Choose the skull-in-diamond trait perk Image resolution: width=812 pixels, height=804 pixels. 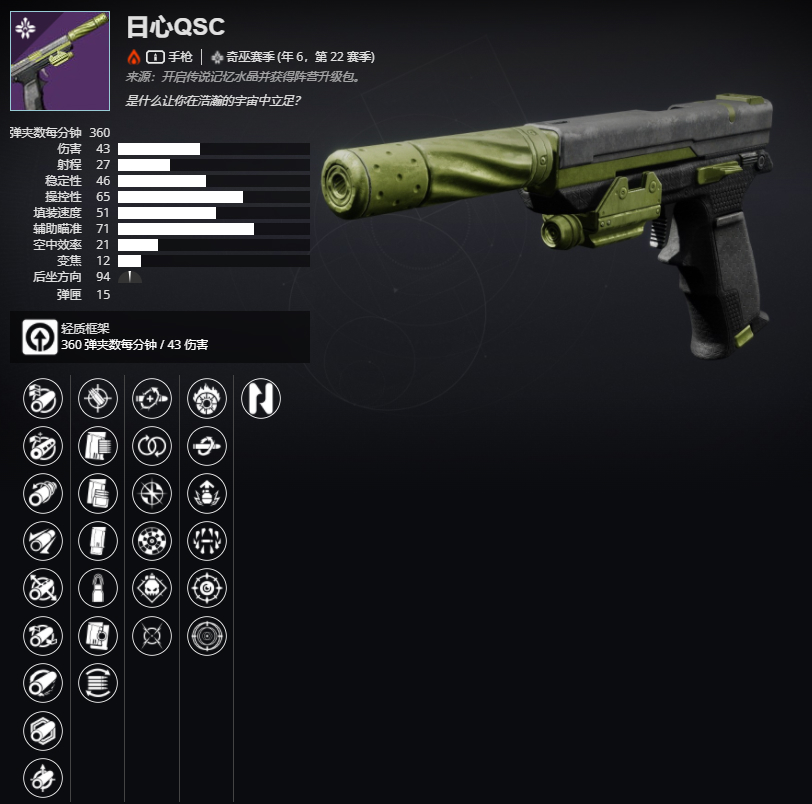[x=152, y=589]
